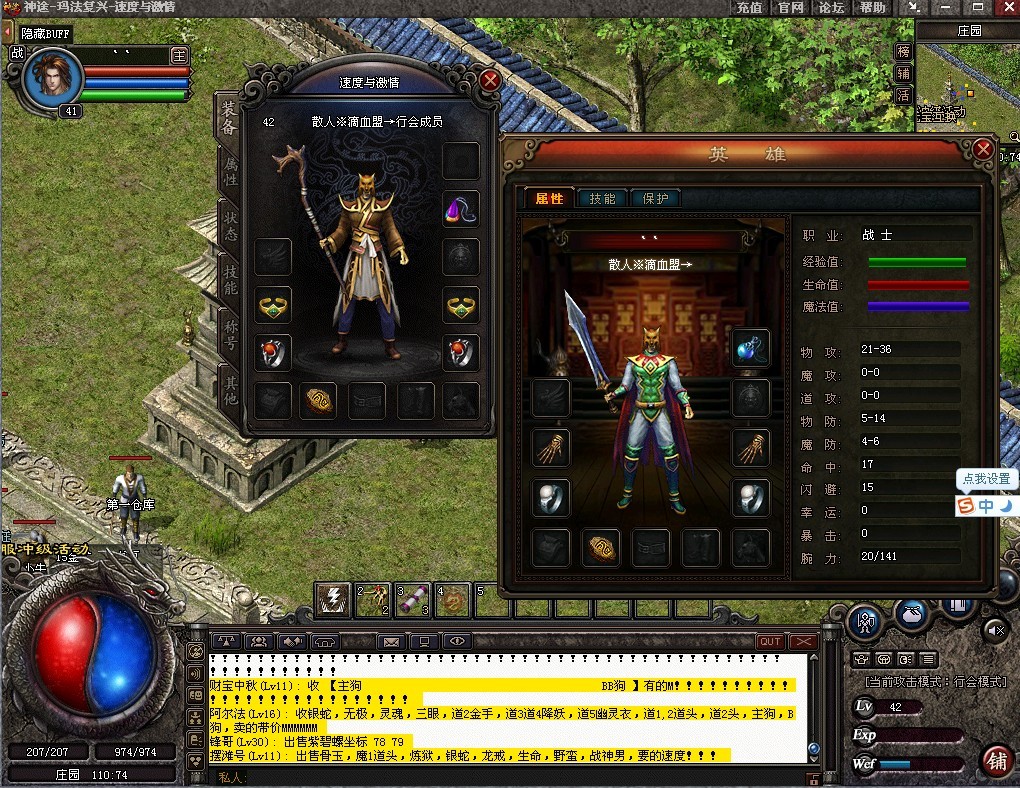This screenshot has height=788, width=1020.
Task: Use the pink scroll in hotbar slot 3
Action: 412,599
